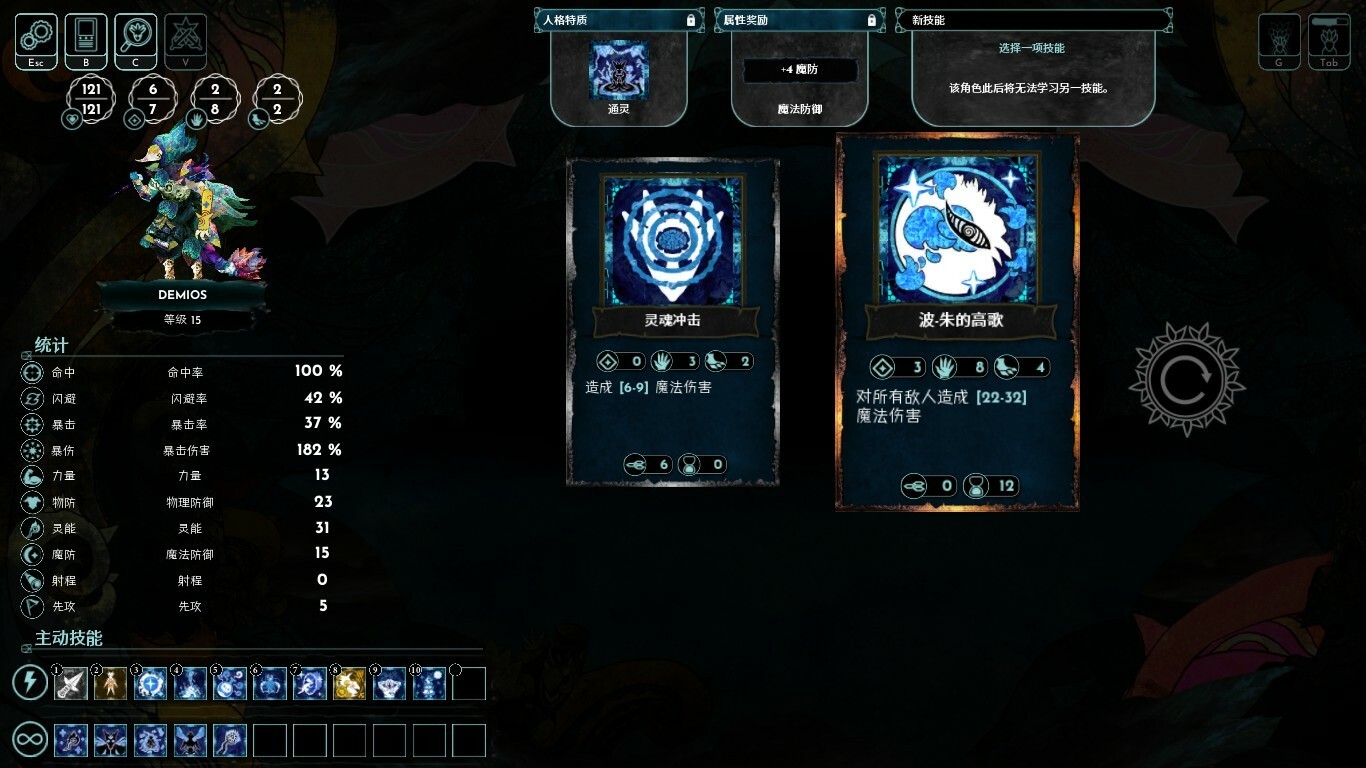Choose the 波-朱的高歌 skill card

click(958, 320)
